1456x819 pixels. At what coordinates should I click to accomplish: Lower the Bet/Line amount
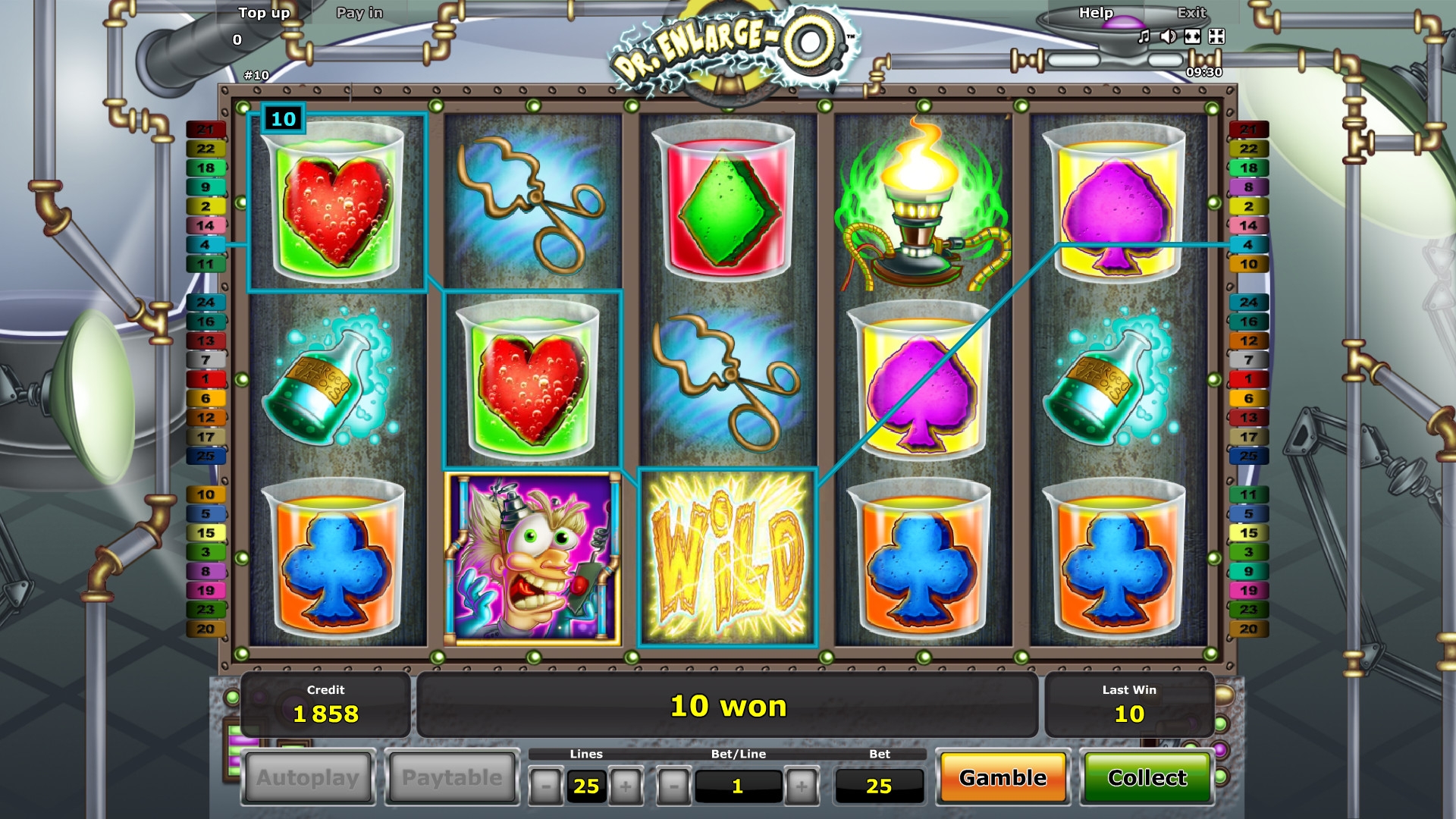[x=673, y=786]
